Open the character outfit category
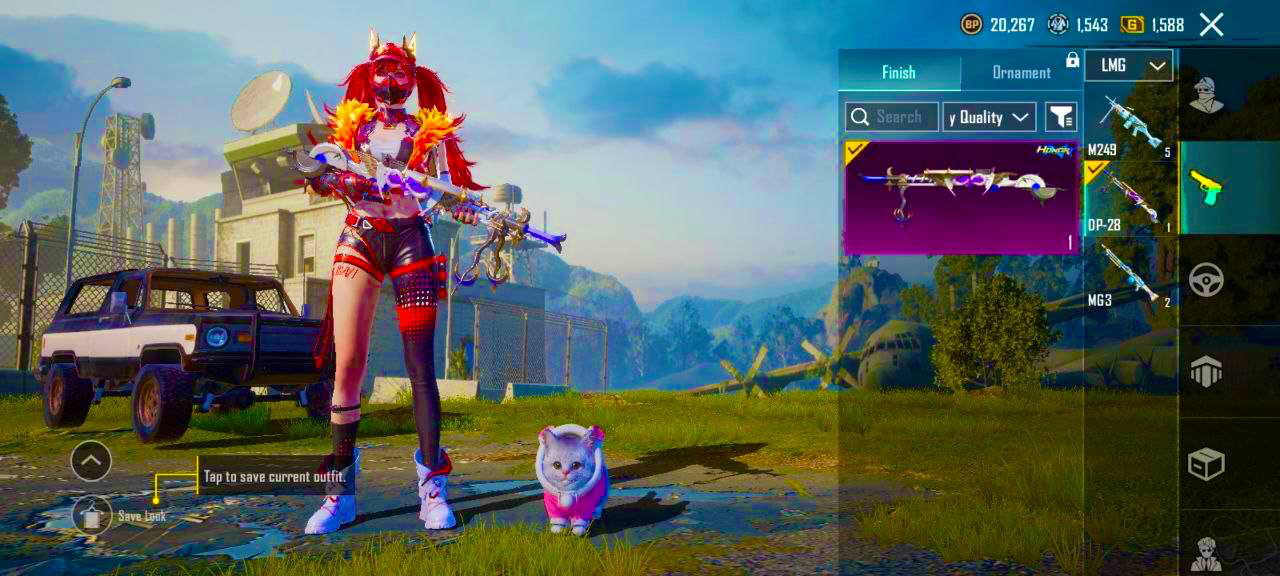The width and height of the screenshot is (1280, 576). [1207, 96]
